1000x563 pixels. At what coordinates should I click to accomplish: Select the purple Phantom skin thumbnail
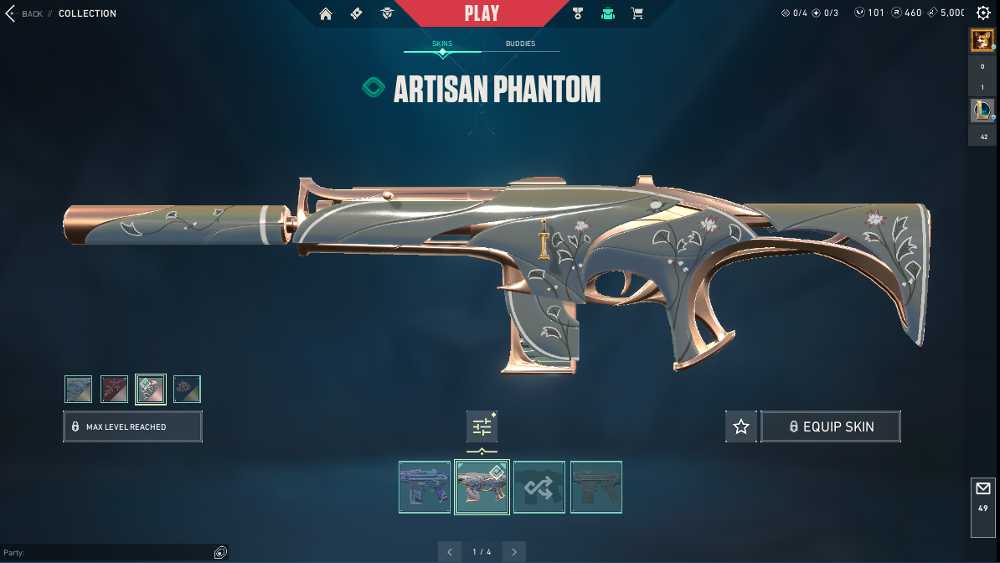pos(425,487)
